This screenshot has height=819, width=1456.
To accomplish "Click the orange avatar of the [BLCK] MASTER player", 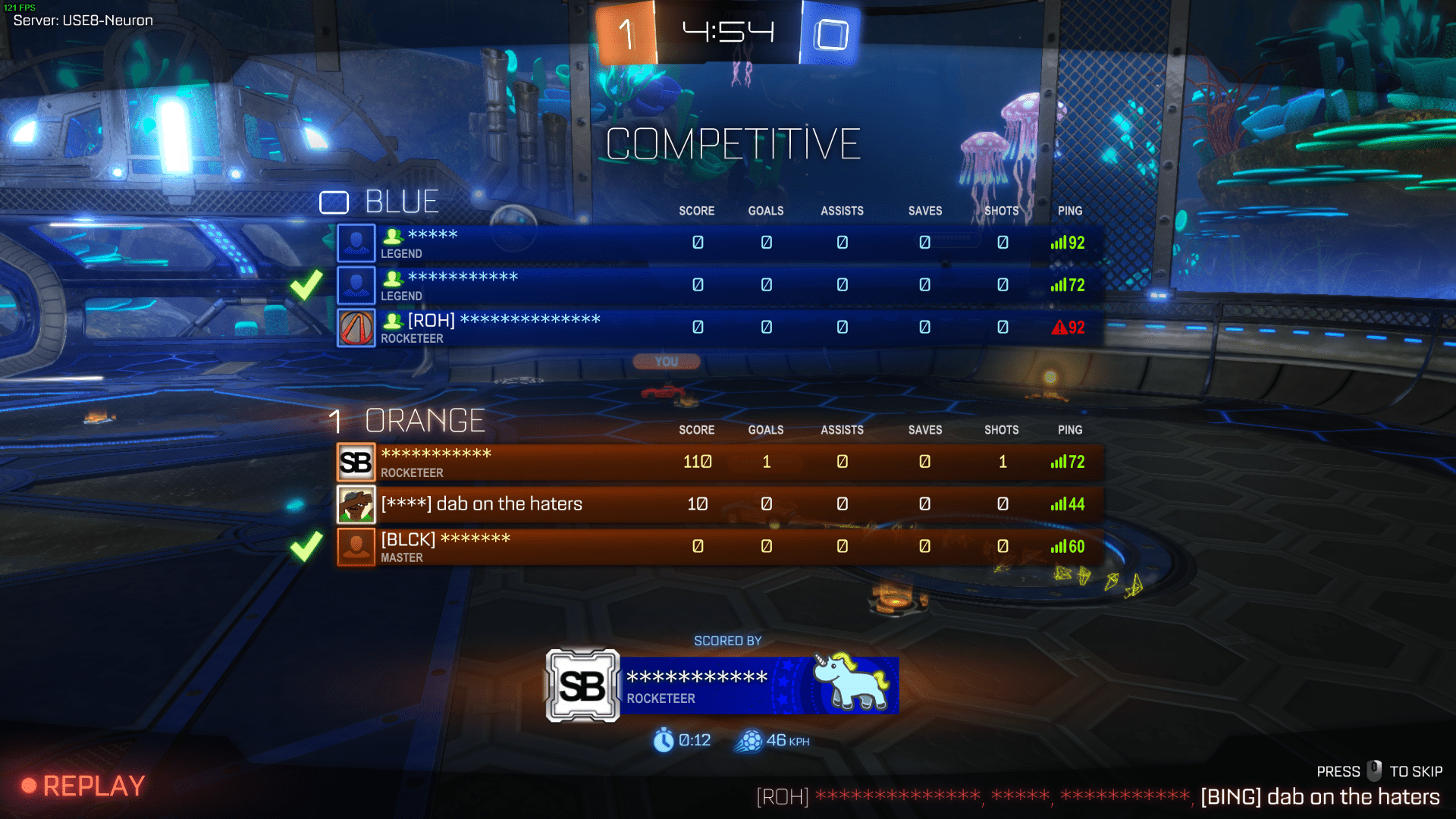I will 356,546.
